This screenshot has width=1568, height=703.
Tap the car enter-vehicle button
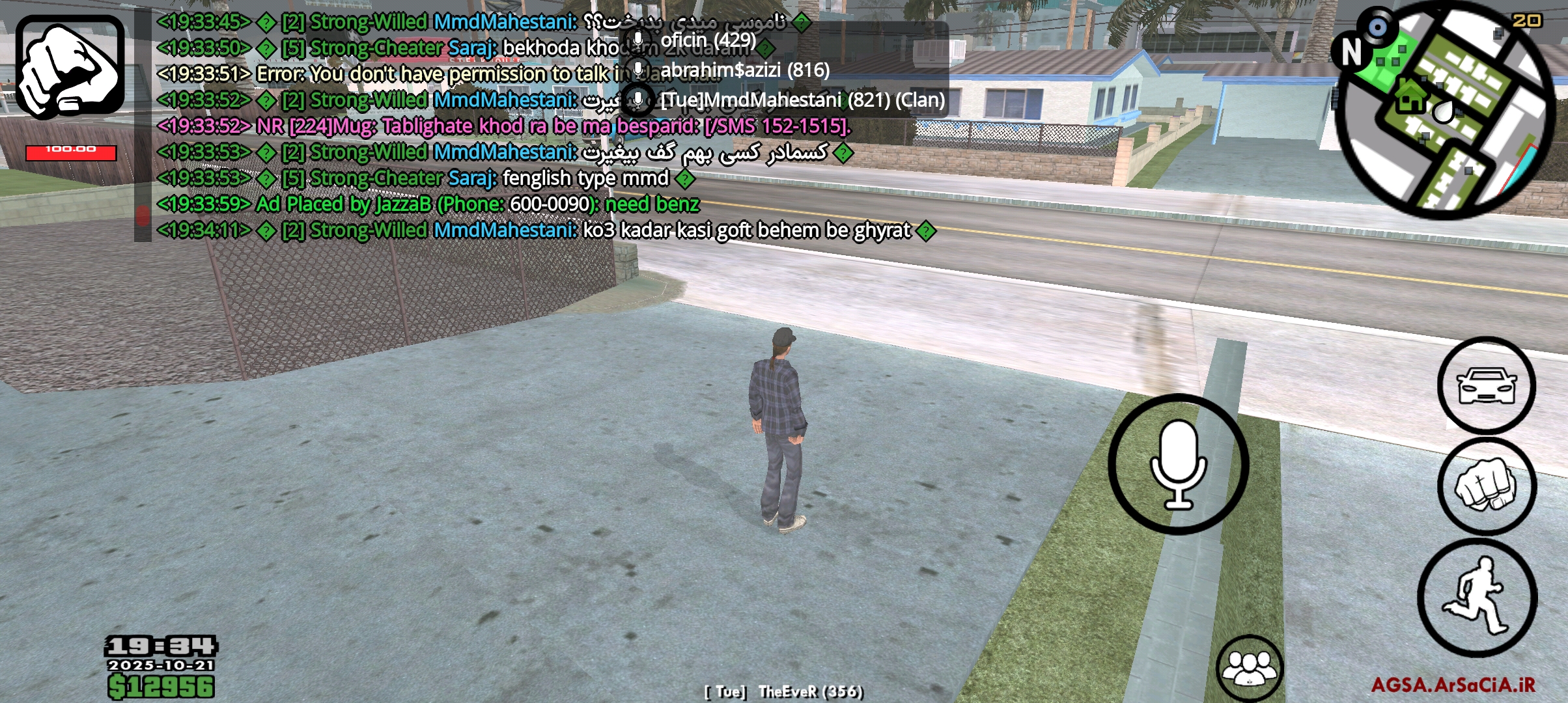tap(1487, 385)
